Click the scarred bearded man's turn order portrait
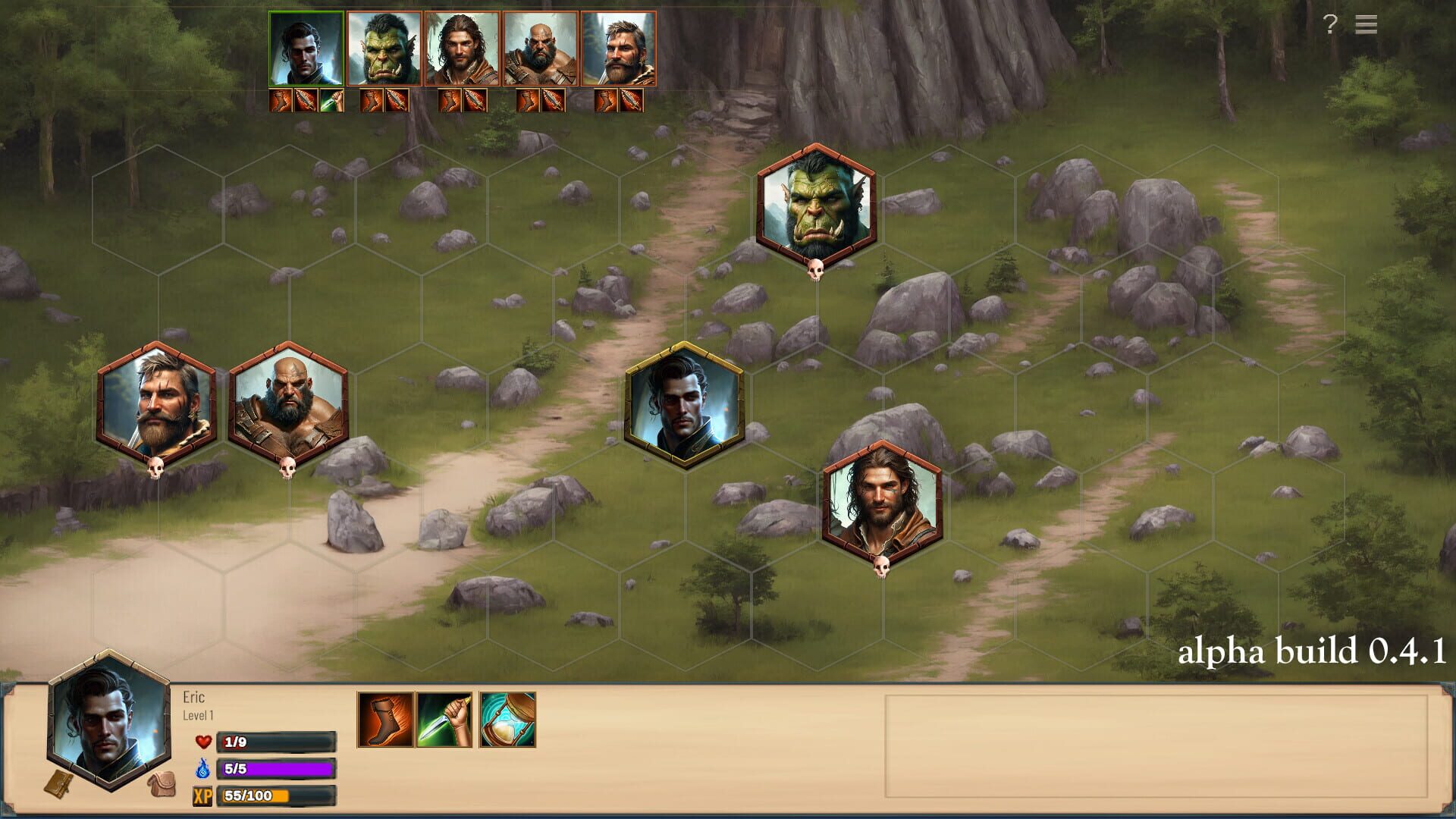Screen dimensions: 1456x819 tap(618, 49)
